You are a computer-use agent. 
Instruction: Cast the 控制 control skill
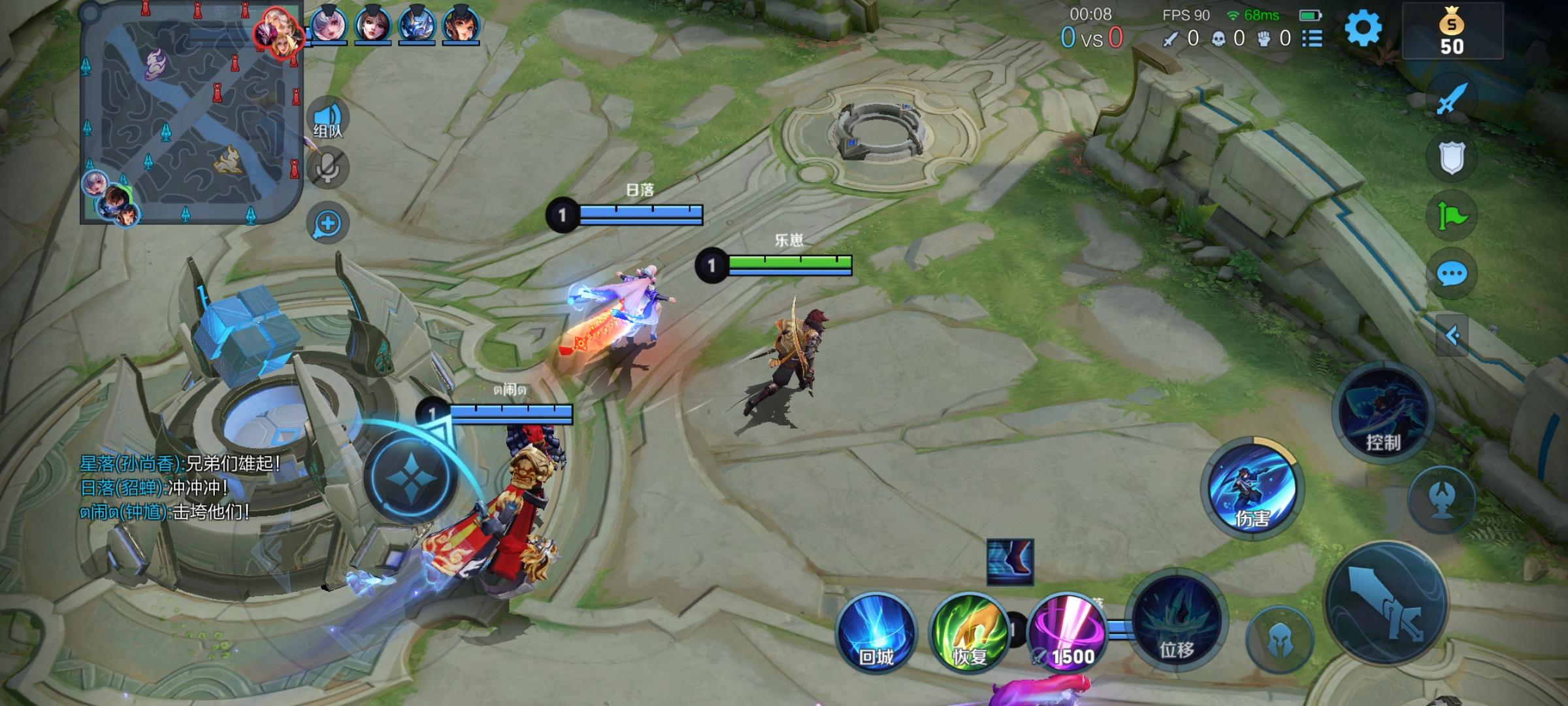1382,413
